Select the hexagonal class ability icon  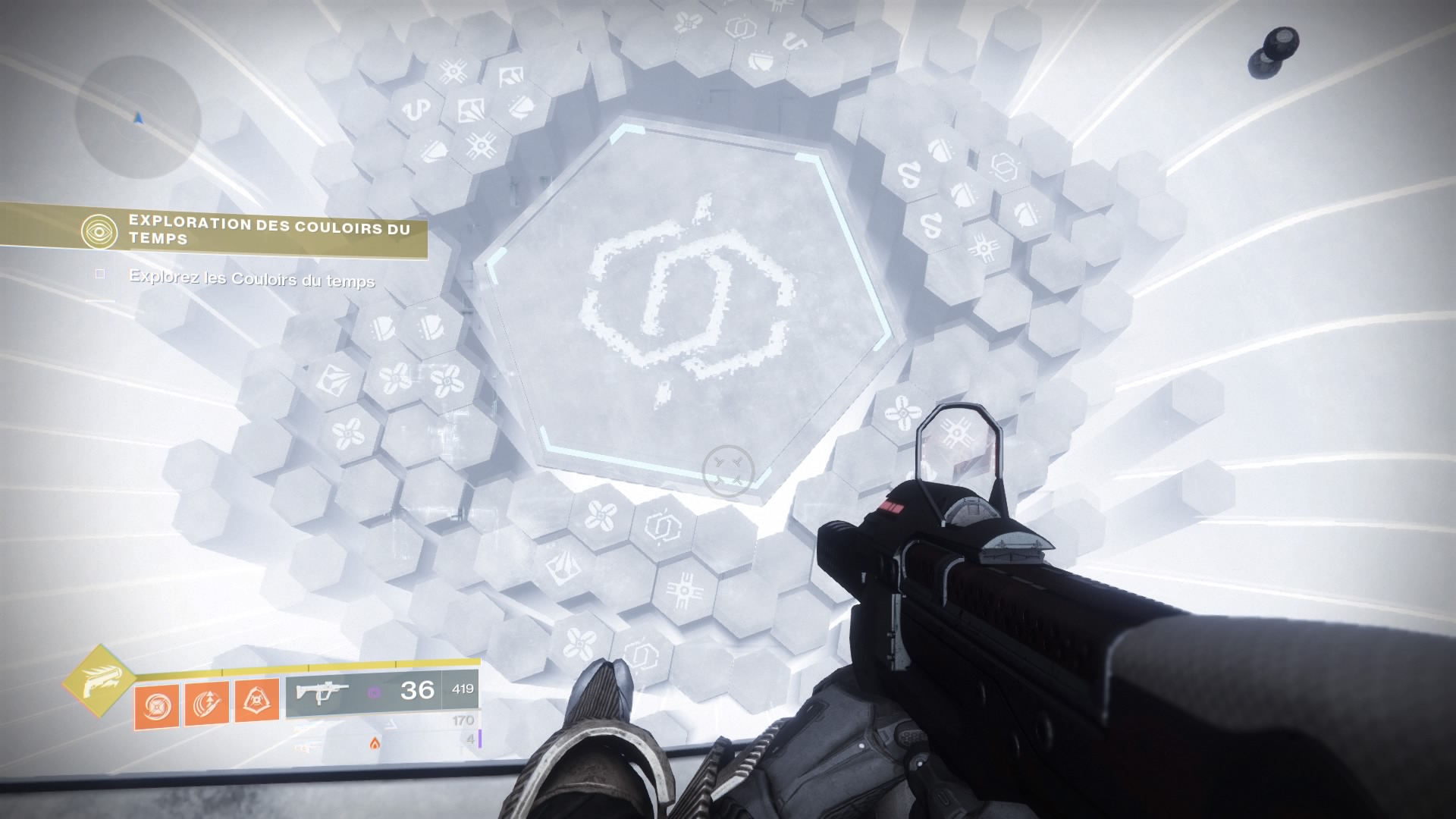coord(256,703)
